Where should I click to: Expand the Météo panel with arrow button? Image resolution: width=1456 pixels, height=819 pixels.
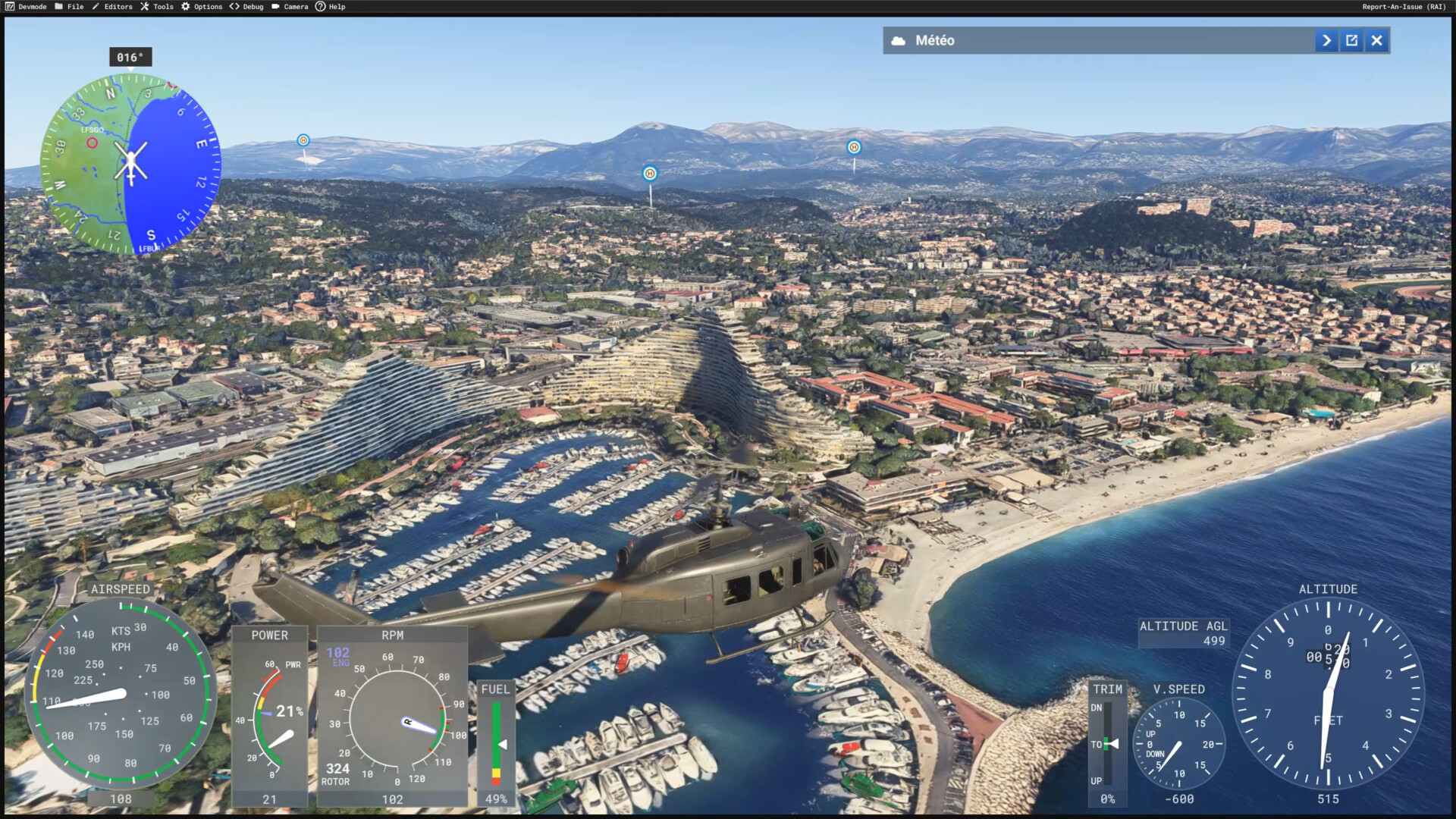point(1326,41)
